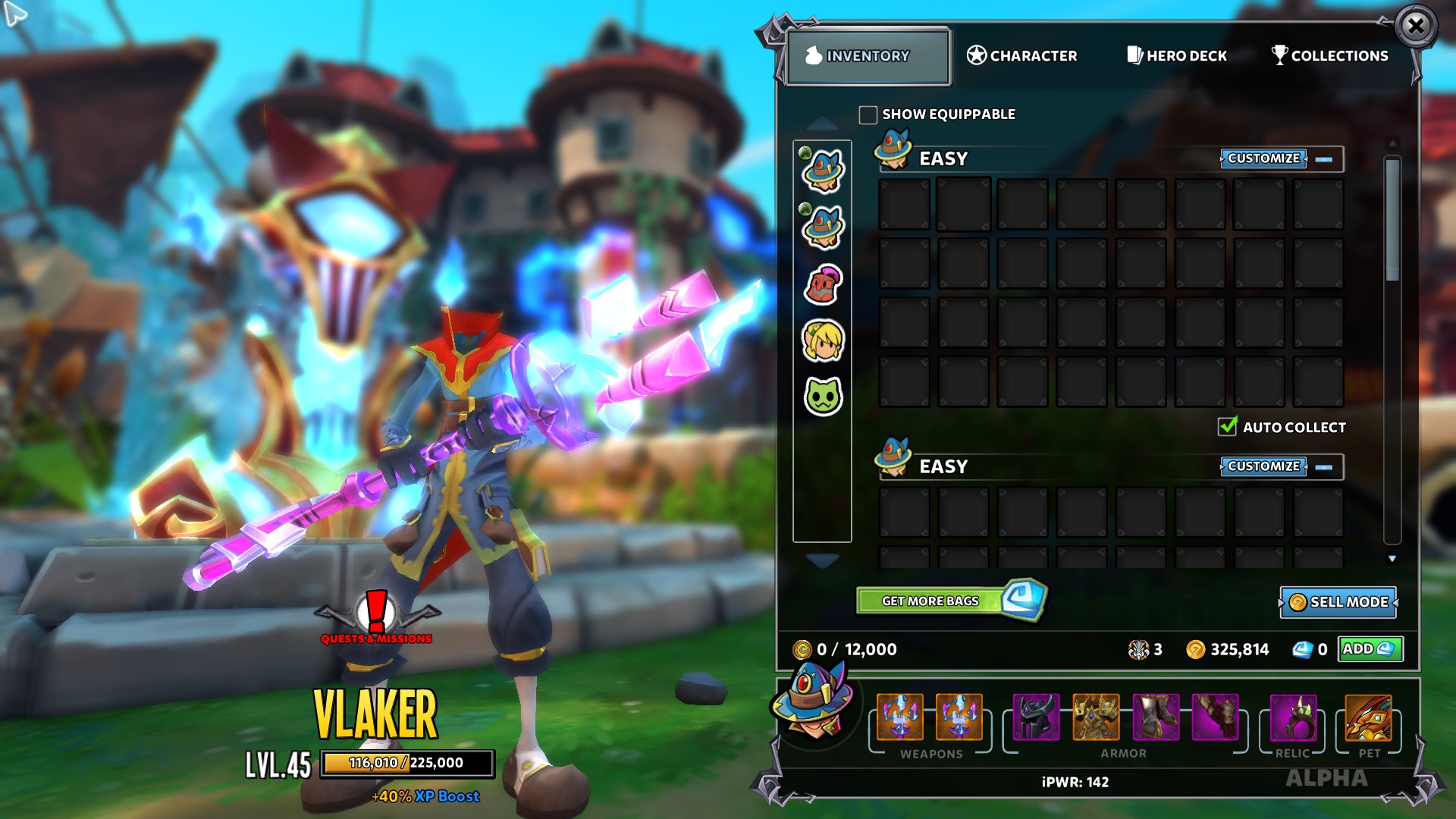This screenshot has width=1456, height=819.
Task: Disable Auto Collect for the second bag
Action: tap(1228, 427)
